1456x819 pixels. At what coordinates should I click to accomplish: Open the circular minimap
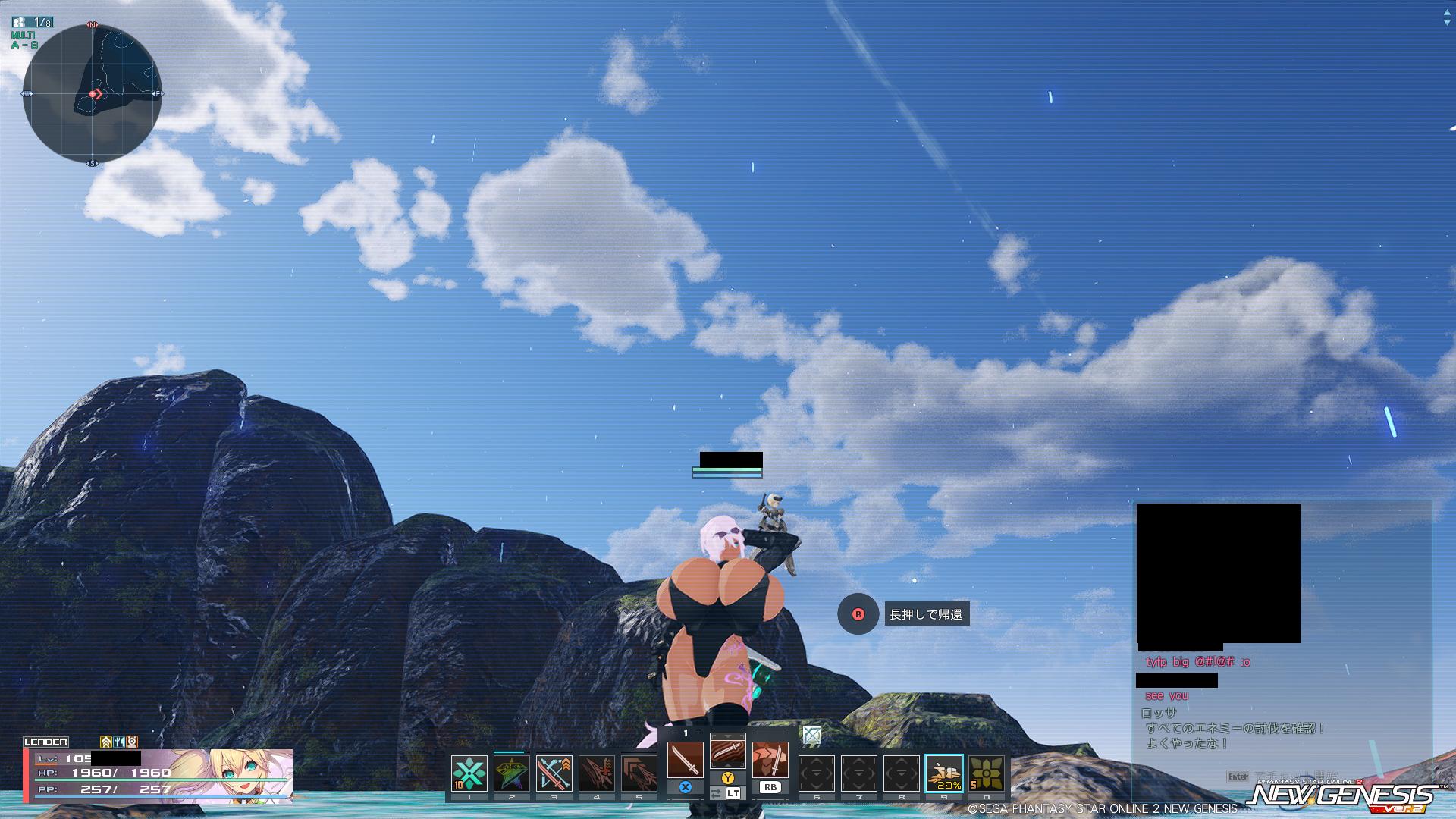click(93, 93)
